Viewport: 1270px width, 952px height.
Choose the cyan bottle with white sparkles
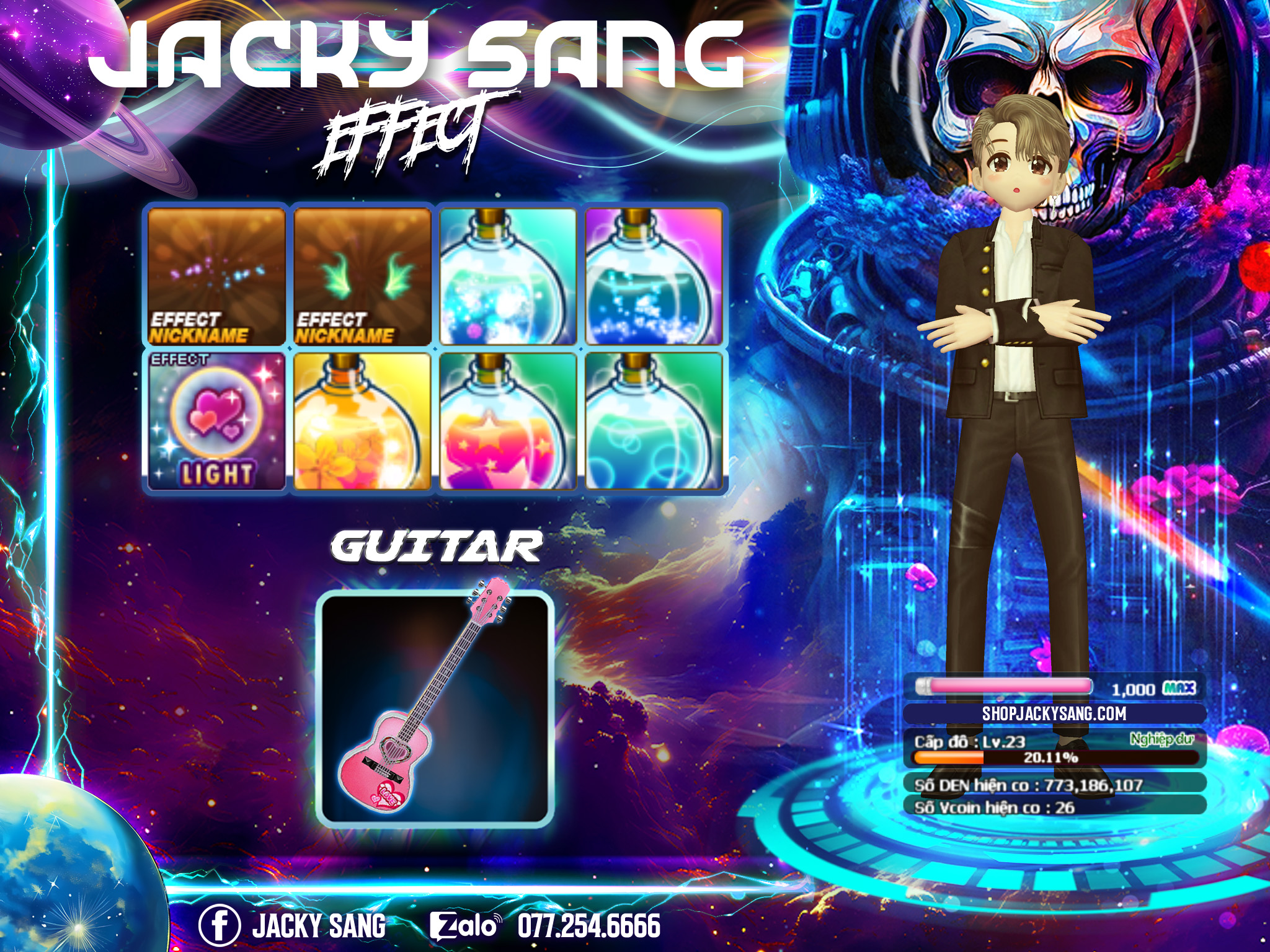pos(508,276)
